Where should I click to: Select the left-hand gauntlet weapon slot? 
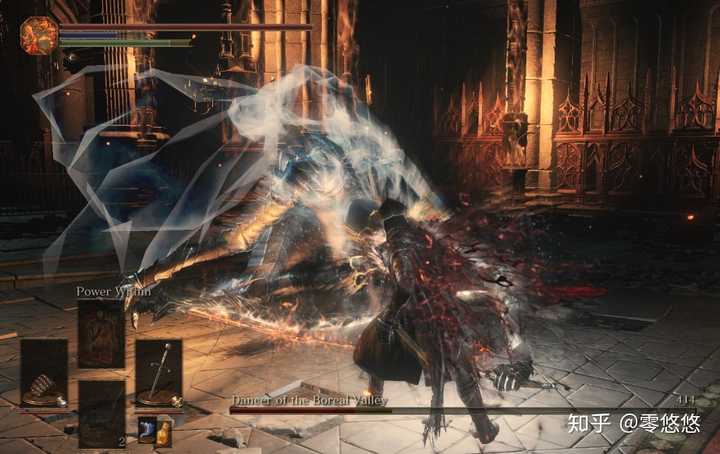tap(44, 372)
